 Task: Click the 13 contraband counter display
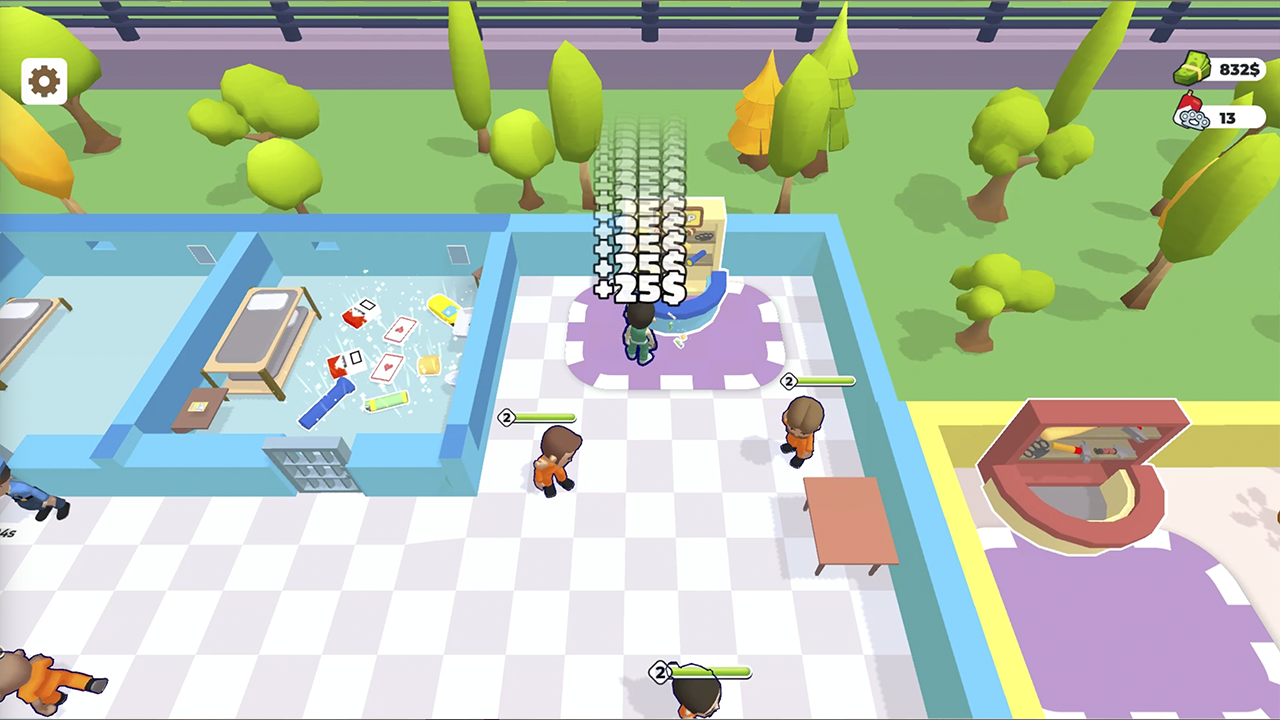pyautogui.click(x=1227, y=118)
